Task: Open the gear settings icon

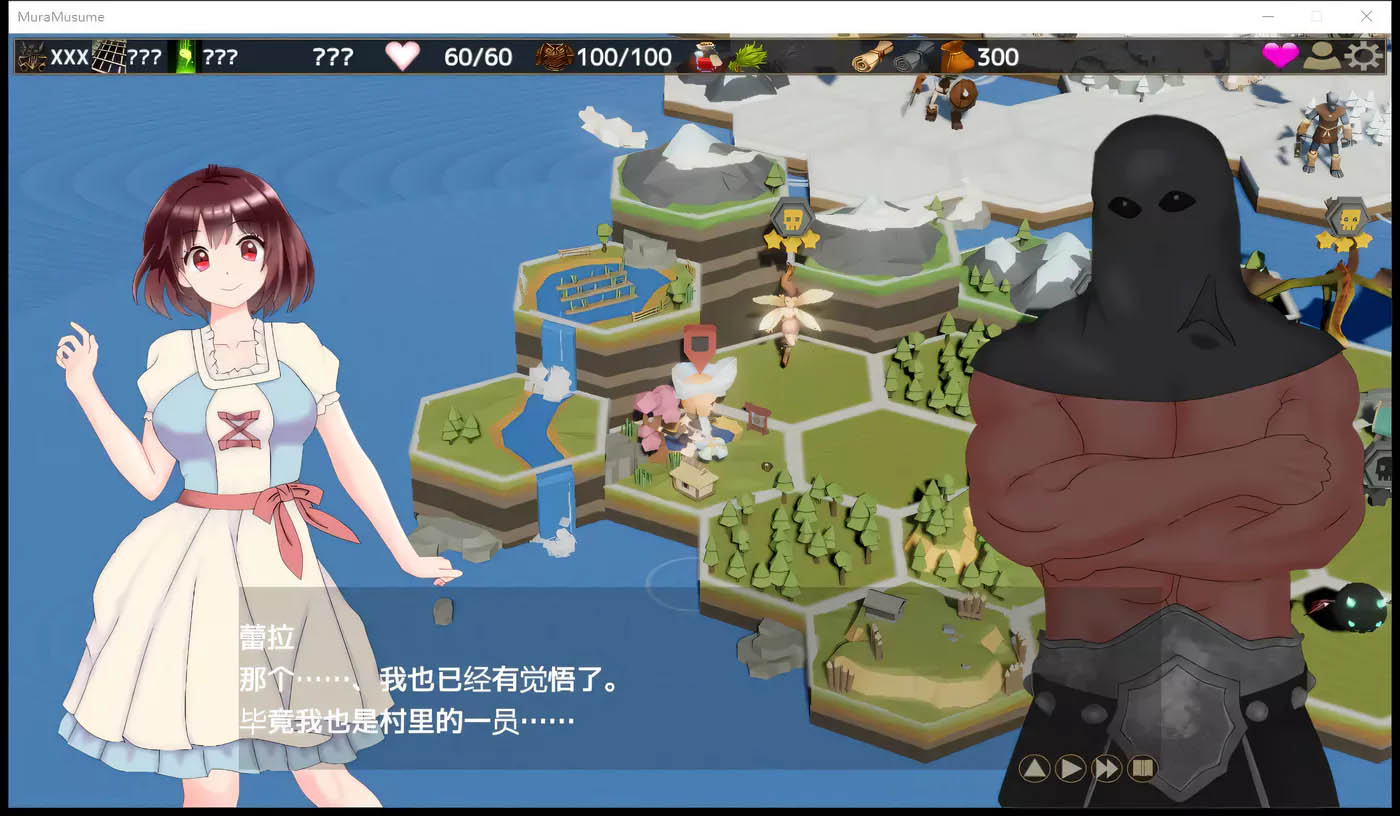Action: [x=1362, y=56]
